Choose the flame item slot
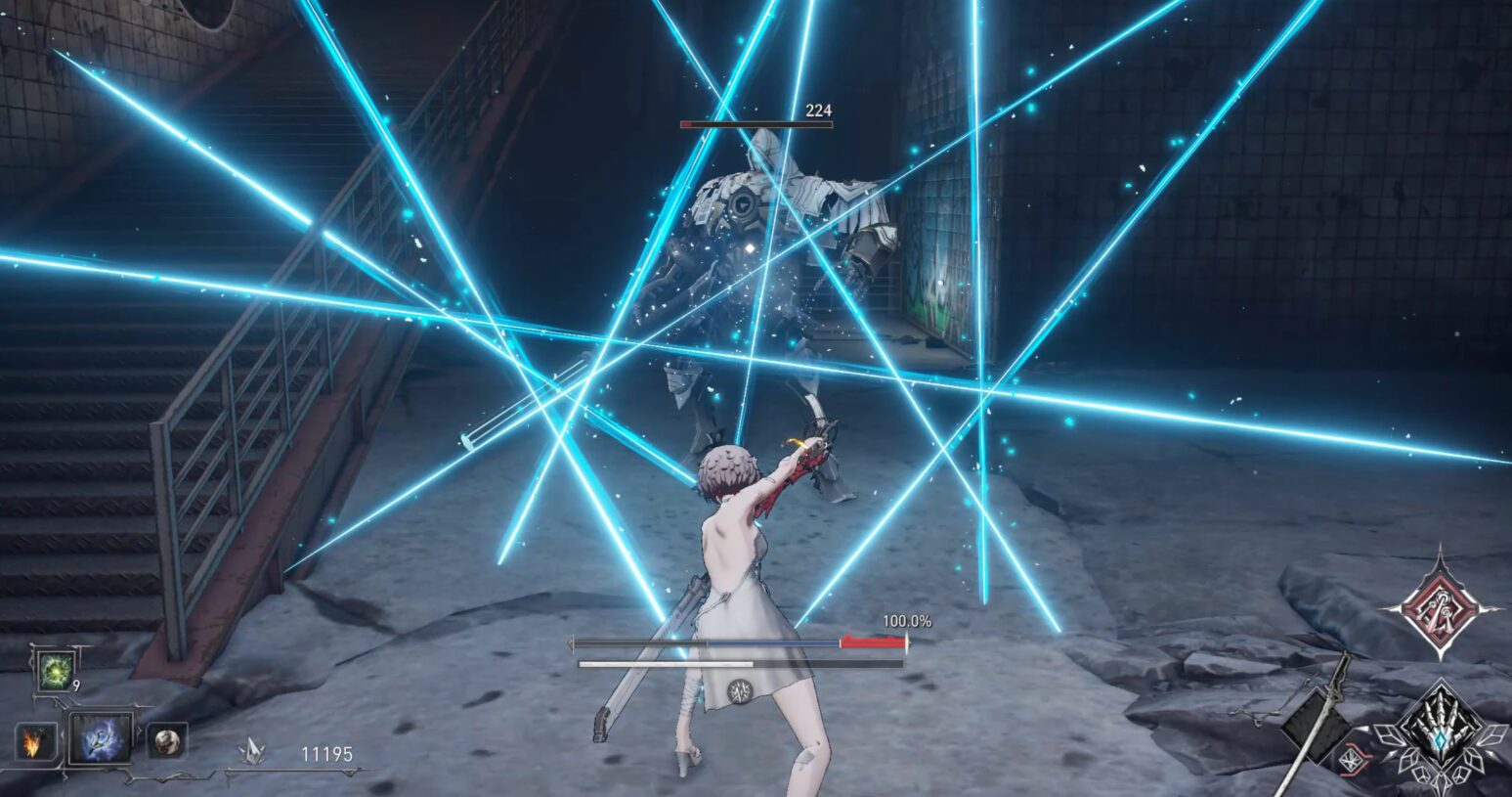Viewport: 1512px width, 797px height. (33, 744)
